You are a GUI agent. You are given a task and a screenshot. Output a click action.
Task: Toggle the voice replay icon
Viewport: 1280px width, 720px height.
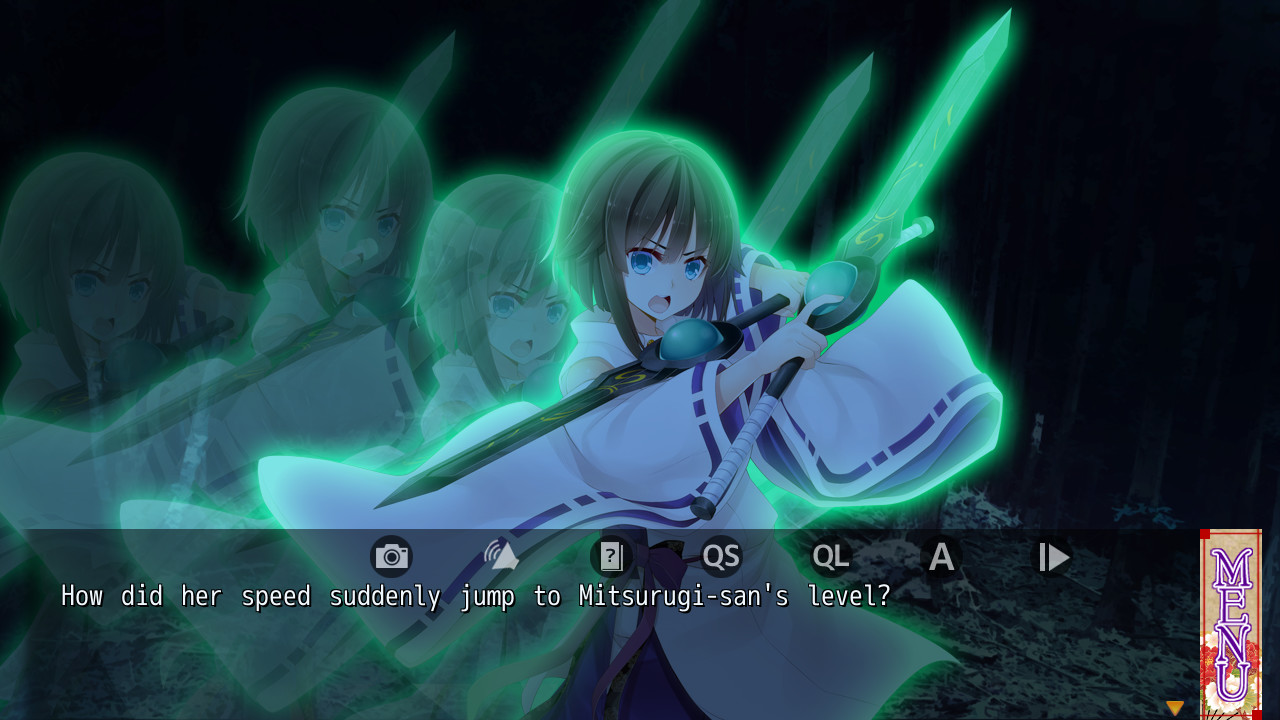coord(501,556)
